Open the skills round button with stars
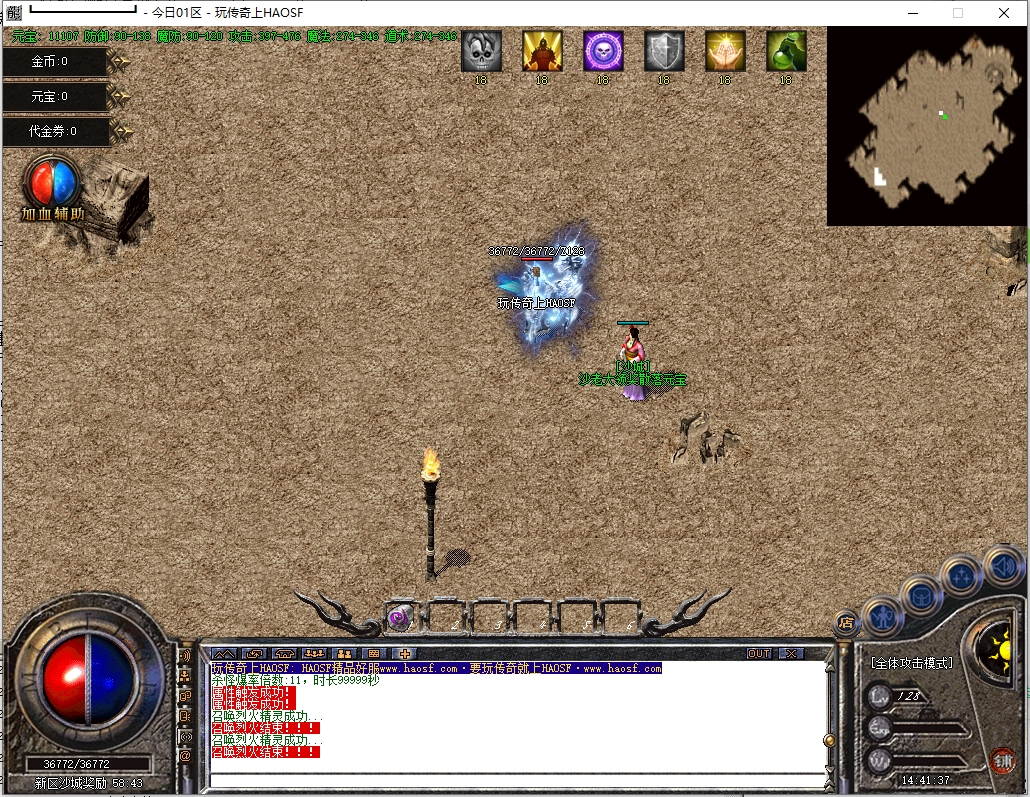The height and width of the screenshot is (797, 1030). (961, 575)
